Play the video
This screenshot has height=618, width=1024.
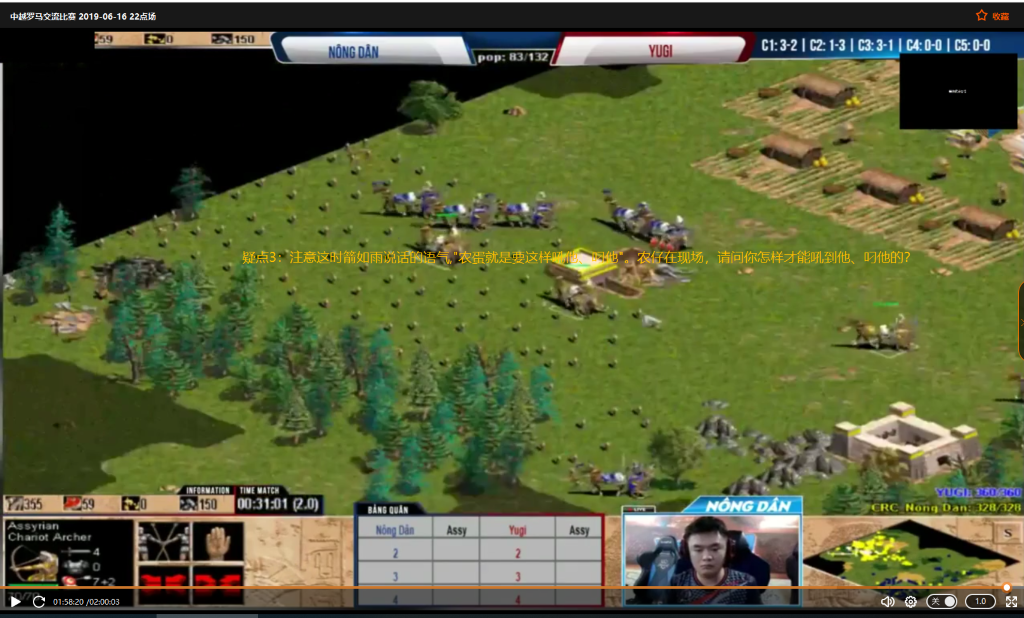coord(15,602)
